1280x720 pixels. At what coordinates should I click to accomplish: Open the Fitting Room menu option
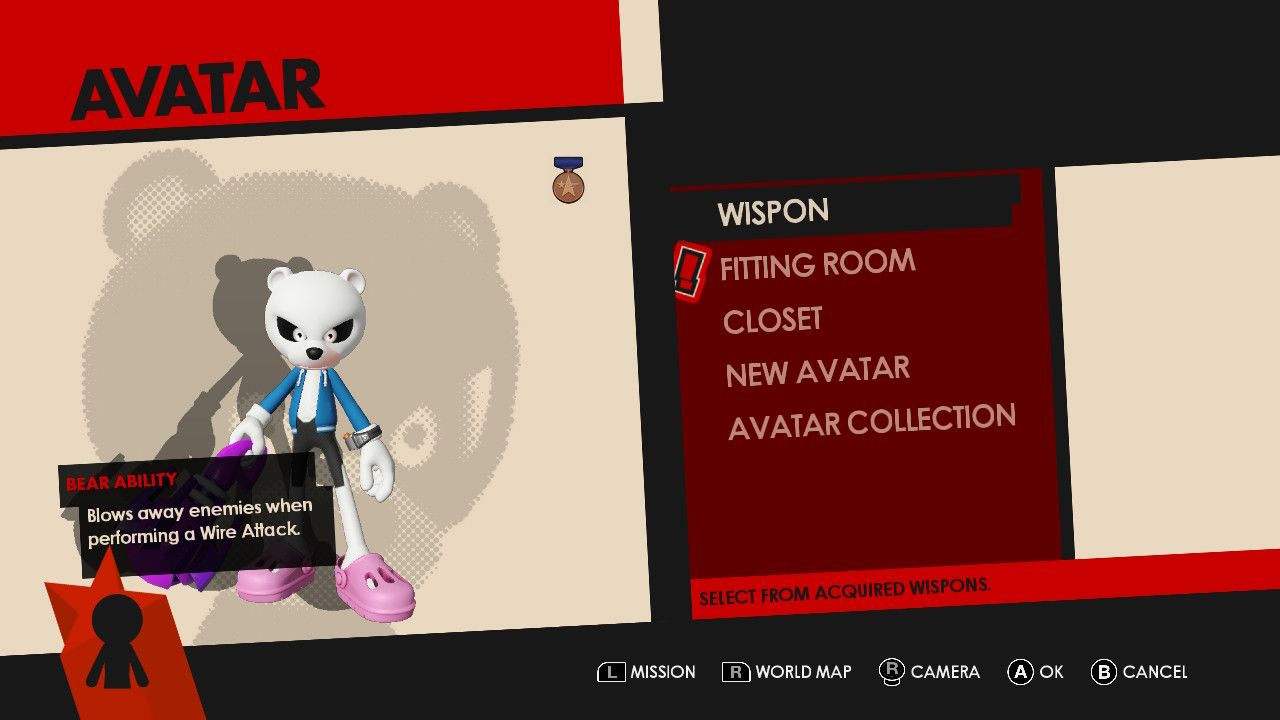click(x=815, y=262)
